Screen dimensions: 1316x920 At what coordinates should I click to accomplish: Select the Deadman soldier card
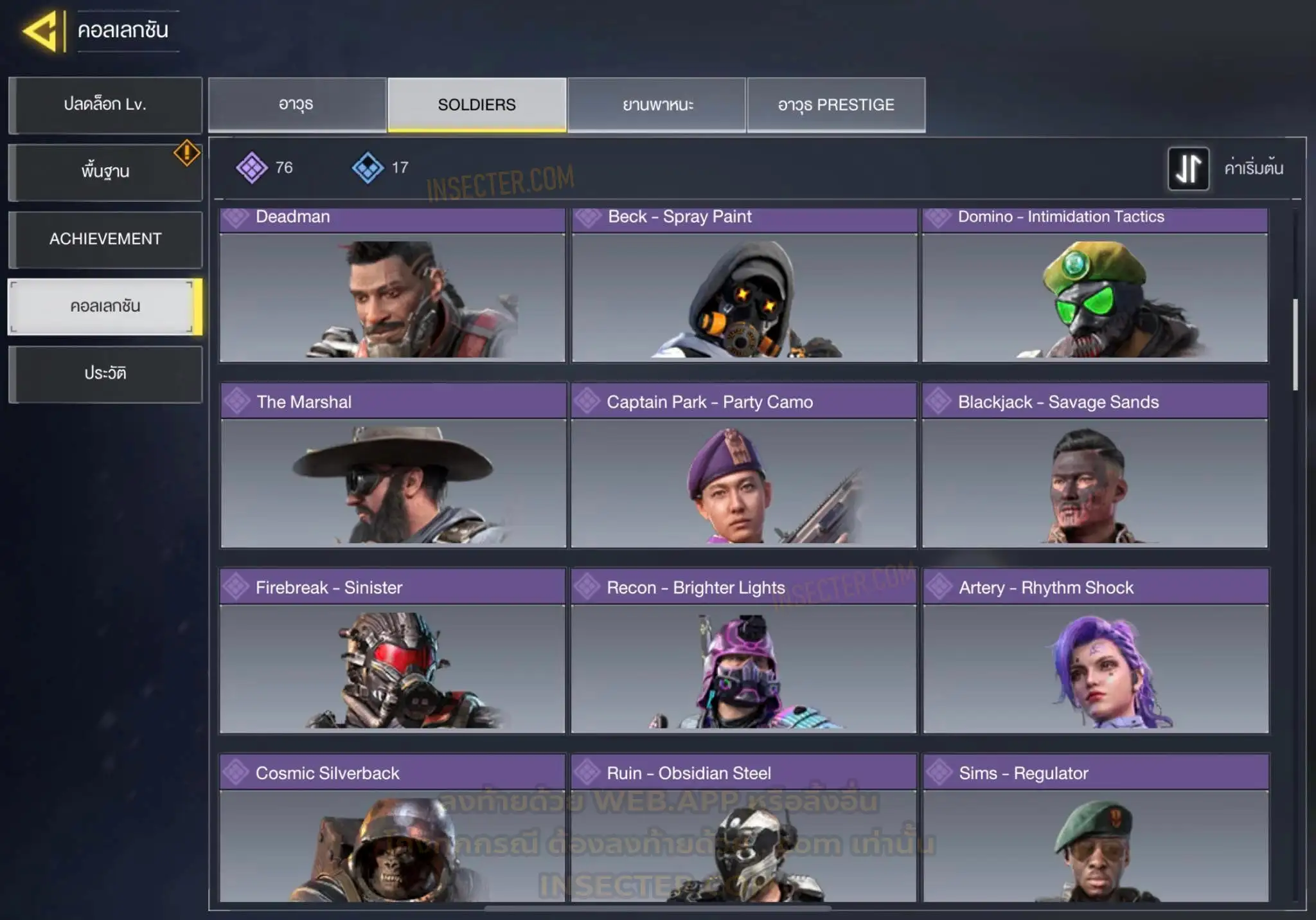(x=392, y=286)
